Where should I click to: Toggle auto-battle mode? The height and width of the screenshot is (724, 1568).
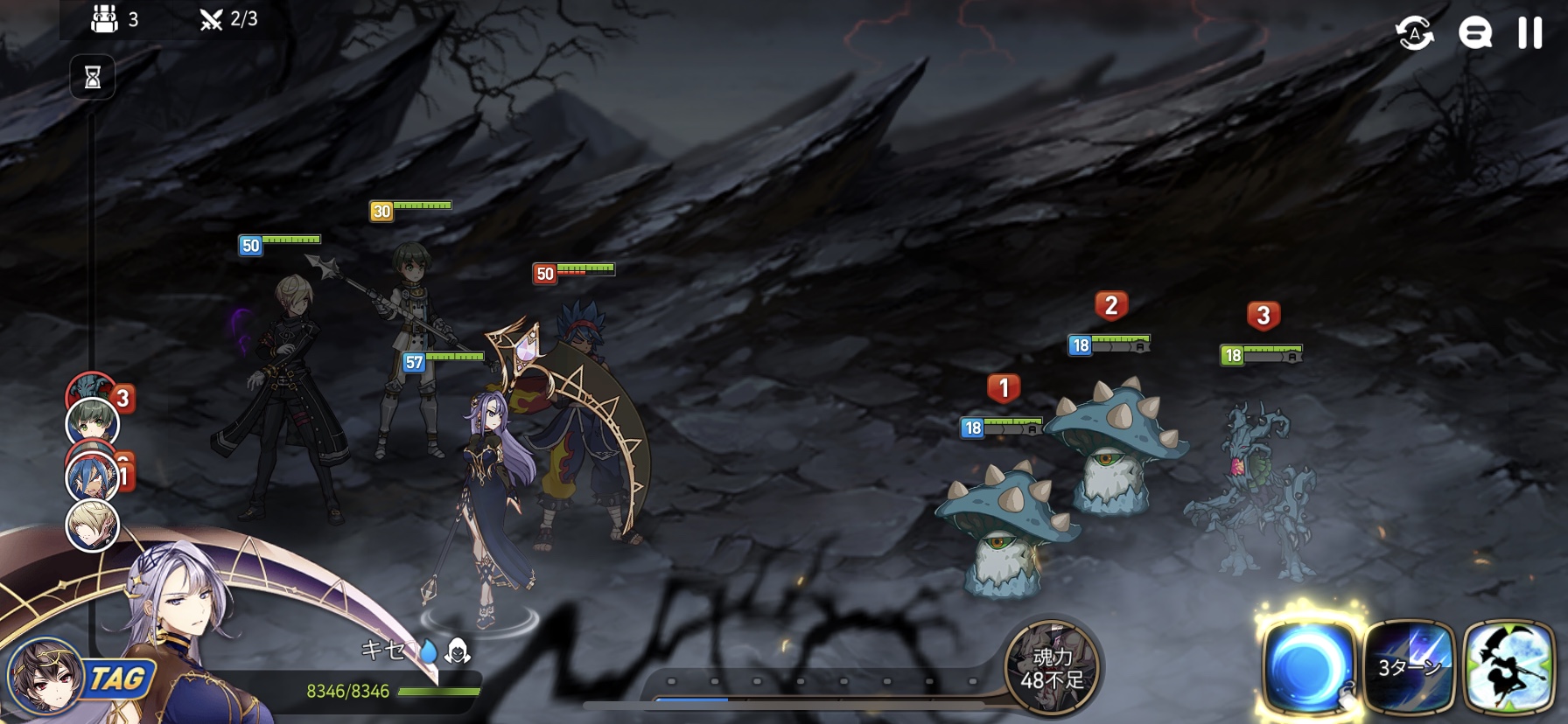(1414, 34)
